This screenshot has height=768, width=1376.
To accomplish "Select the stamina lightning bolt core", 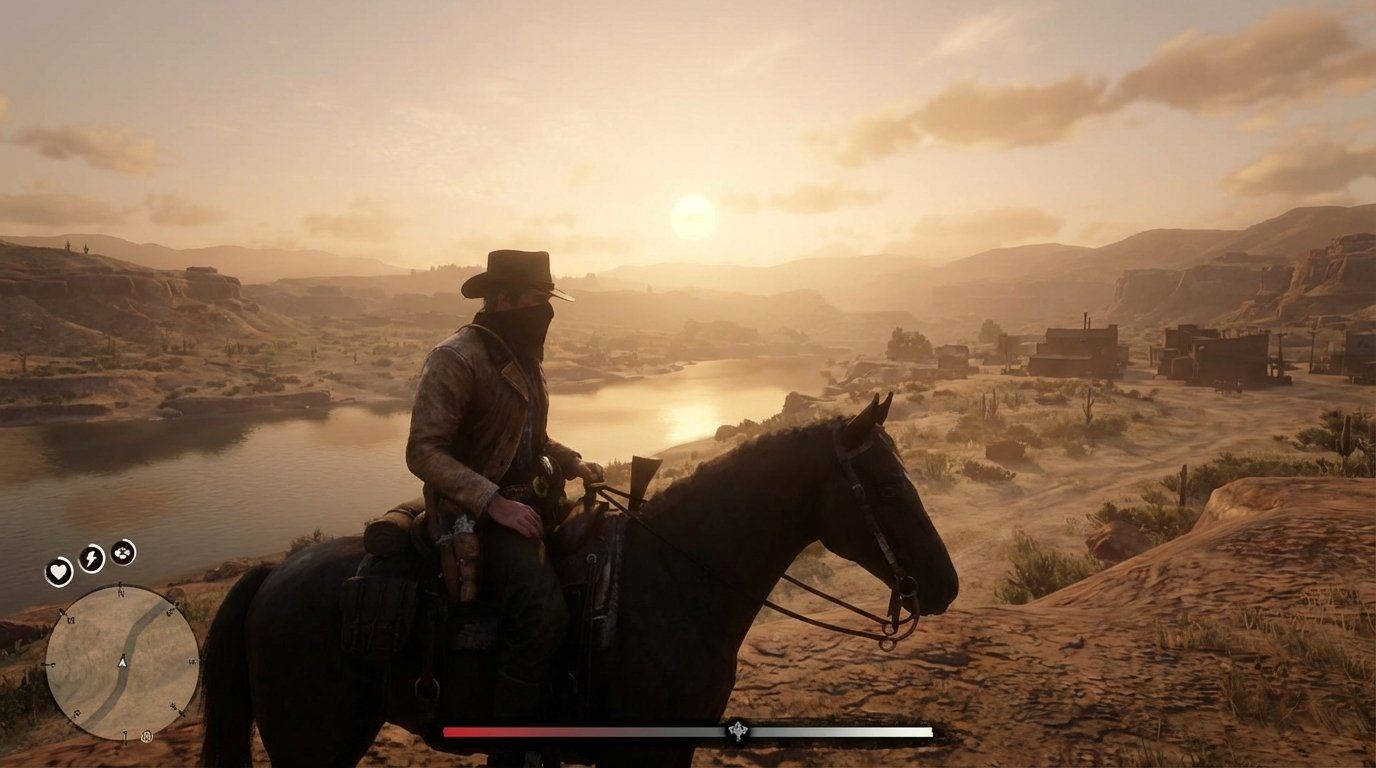I will pyautogui.click(x=91, y=561).
